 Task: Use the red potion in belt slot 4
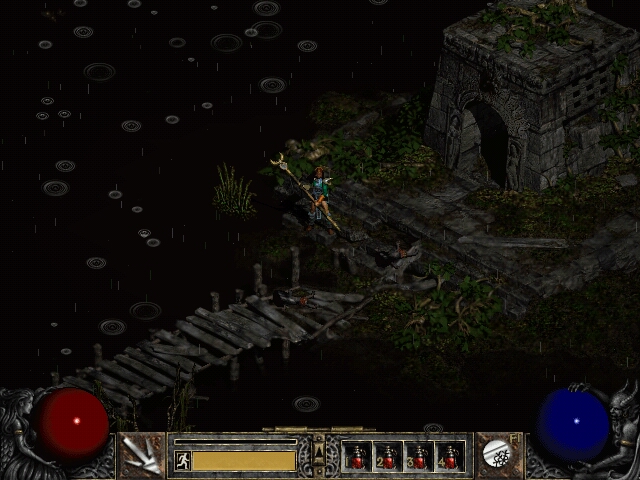coord(450,457)
